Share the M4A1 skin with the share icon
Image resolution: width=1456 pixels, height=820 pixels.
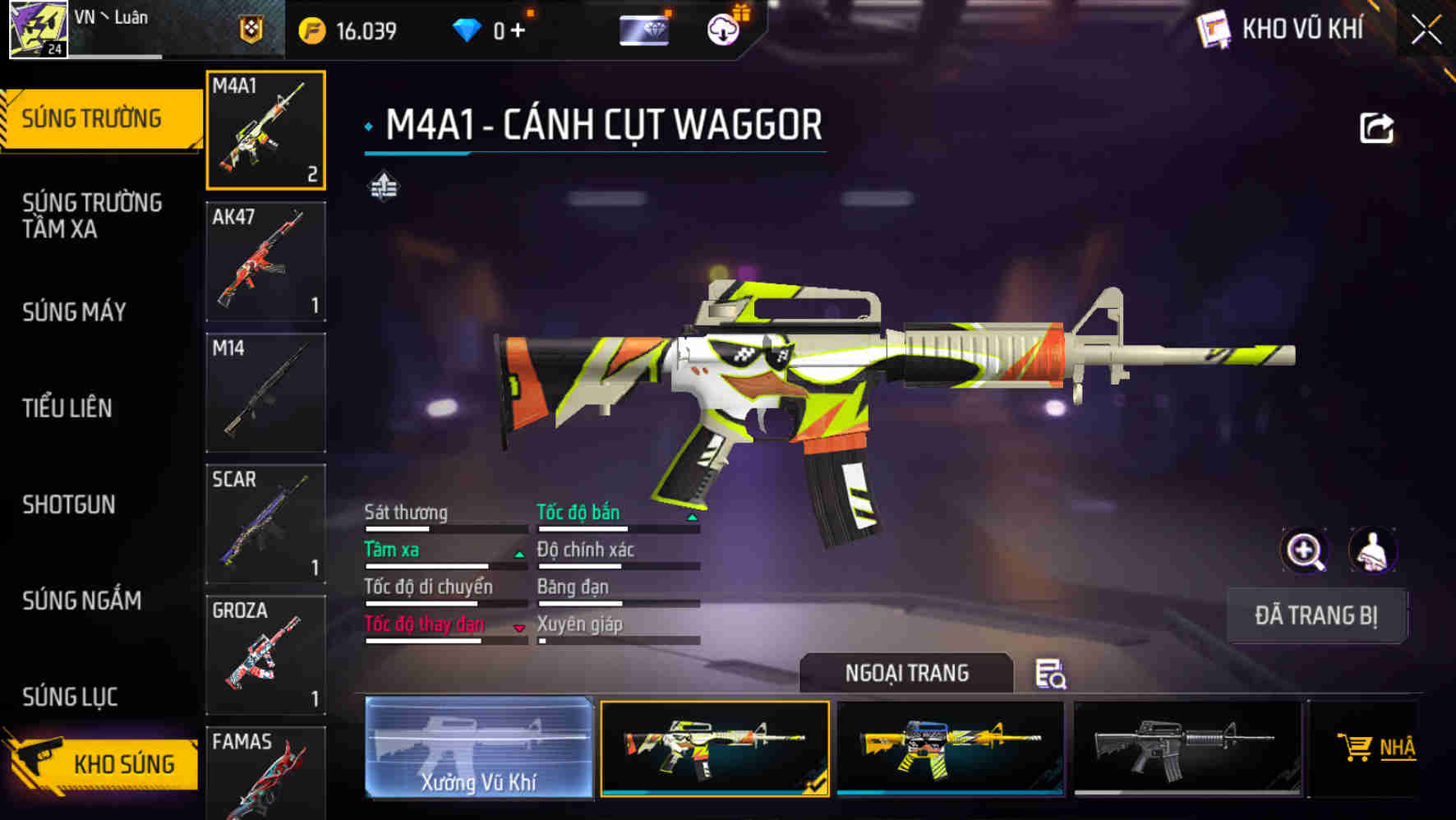point(1376,128)
